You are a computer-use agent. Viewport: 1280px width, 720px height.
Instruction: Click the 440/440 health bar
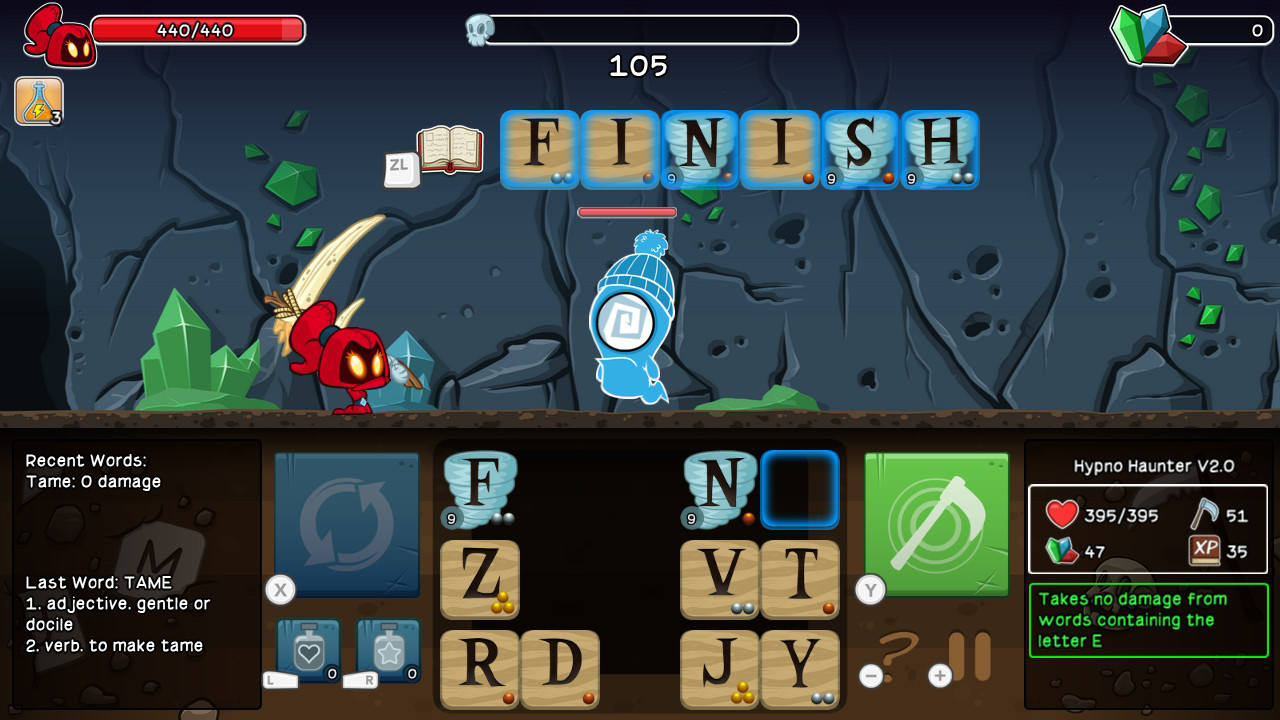(x=197, y=30)
